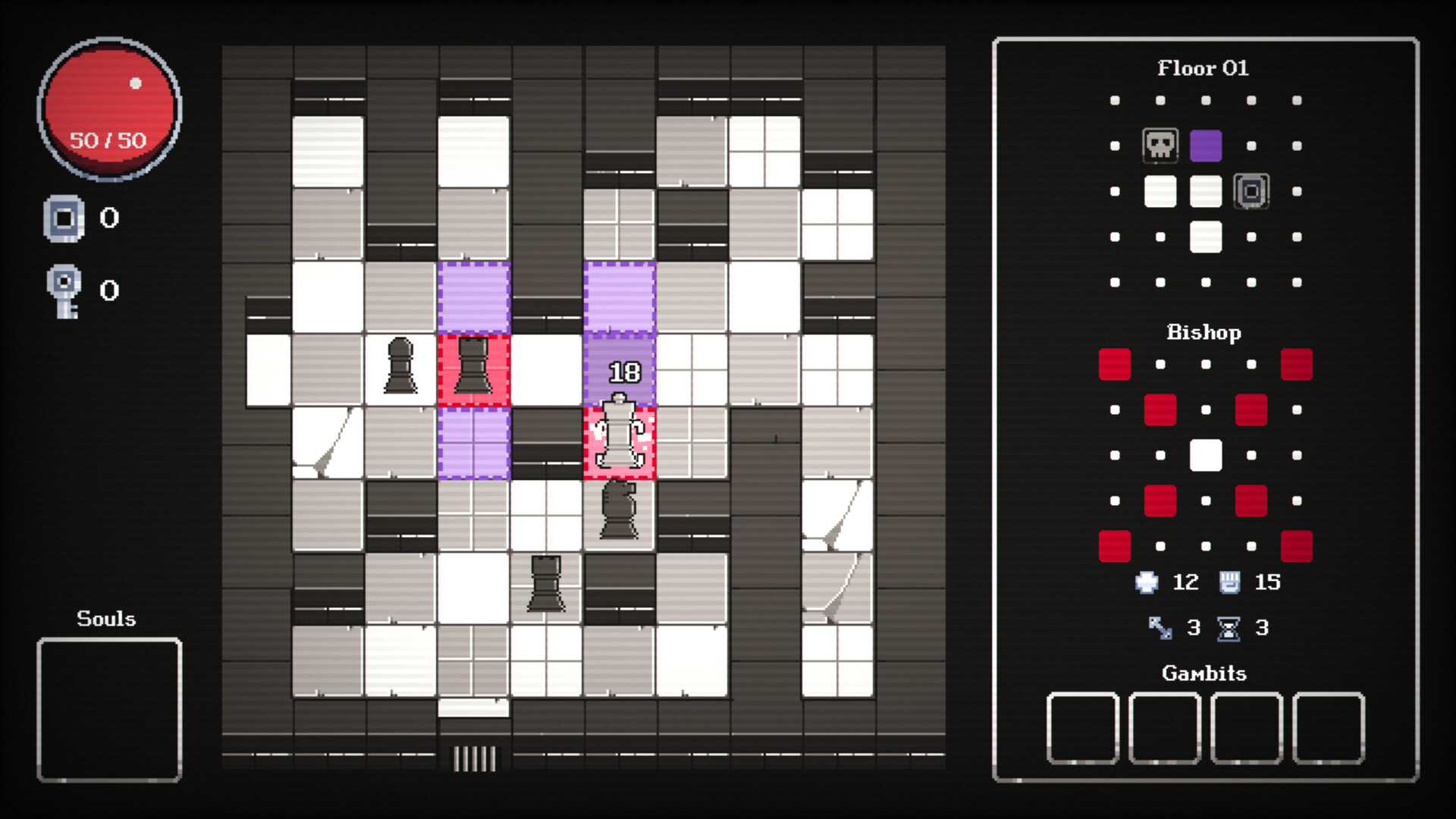The image size is (1456, 819).
Task: Click the empty Souls box
Action: (x=108, y=709)
